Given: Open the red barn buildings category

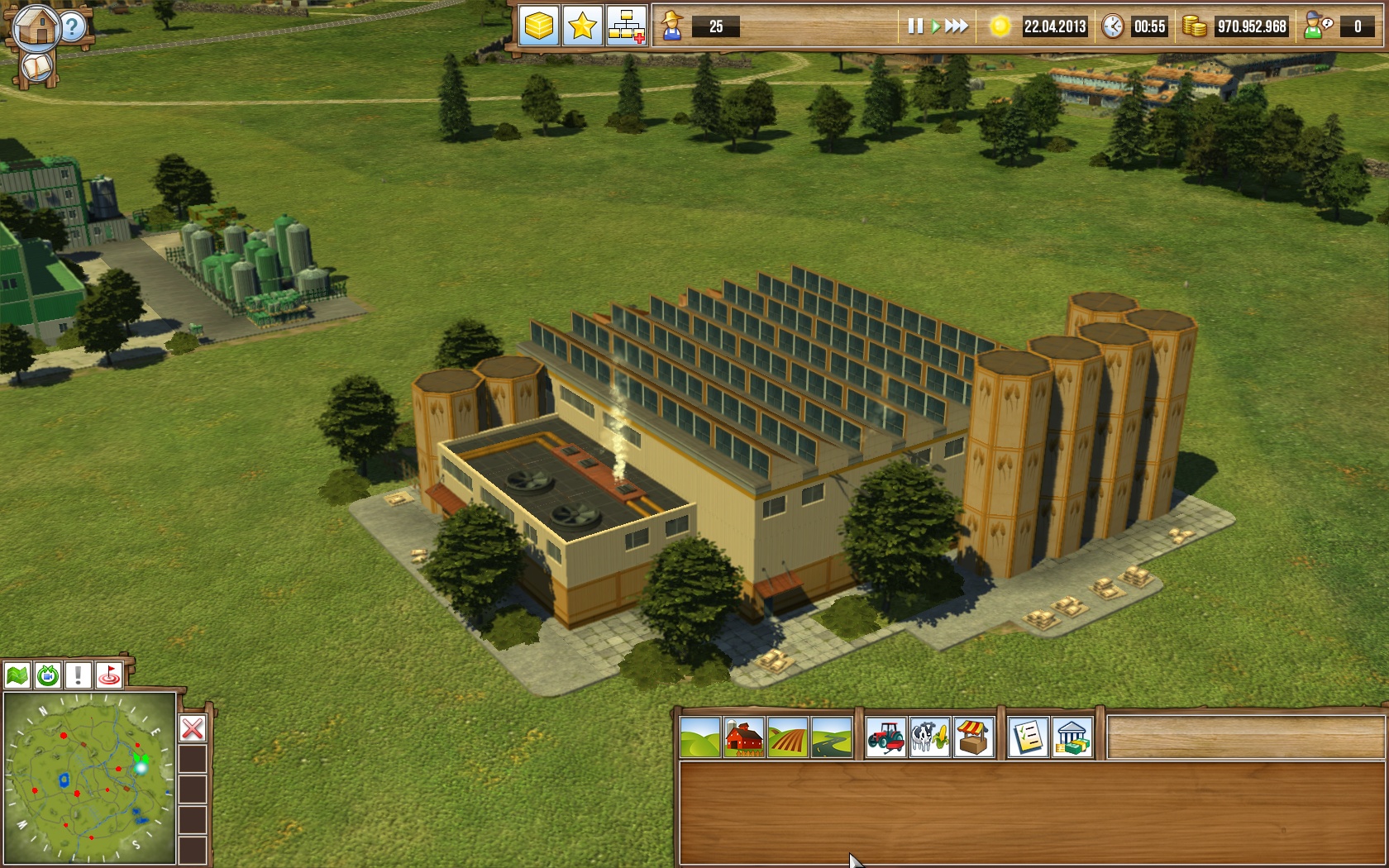Looking at the screenshot, I should 744,737.
